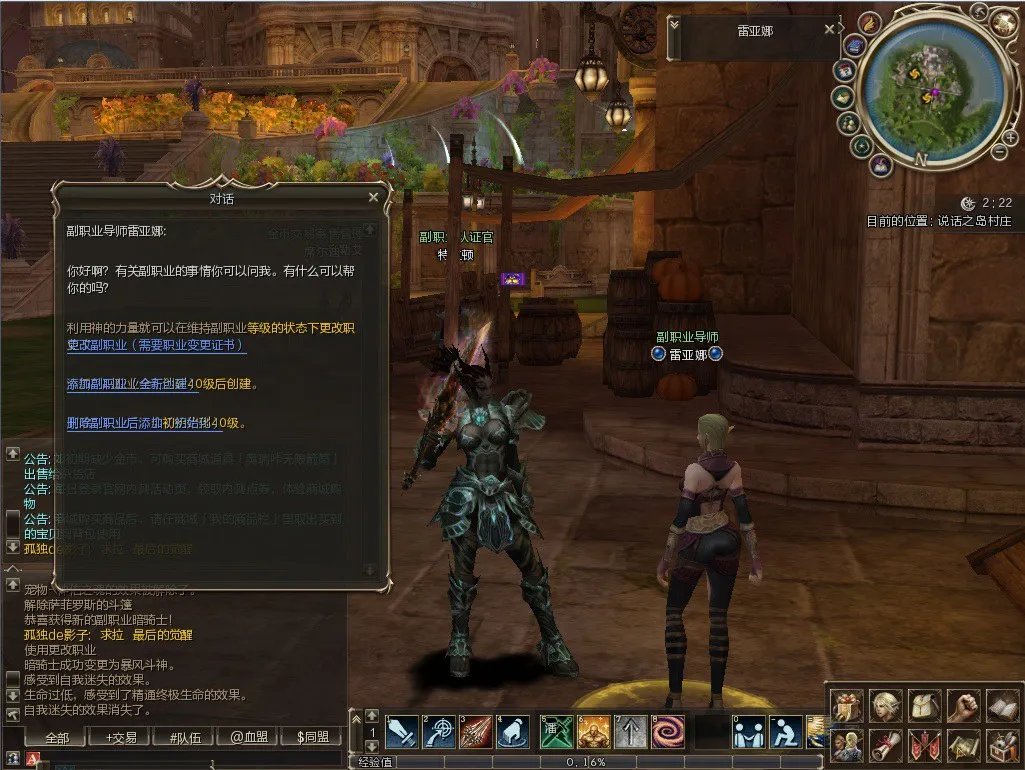Image resolution: width=1025 pixels, height=770 pixels.
Task: Select the @血盟 clan chat tab
Action: [x=250, y=738]
